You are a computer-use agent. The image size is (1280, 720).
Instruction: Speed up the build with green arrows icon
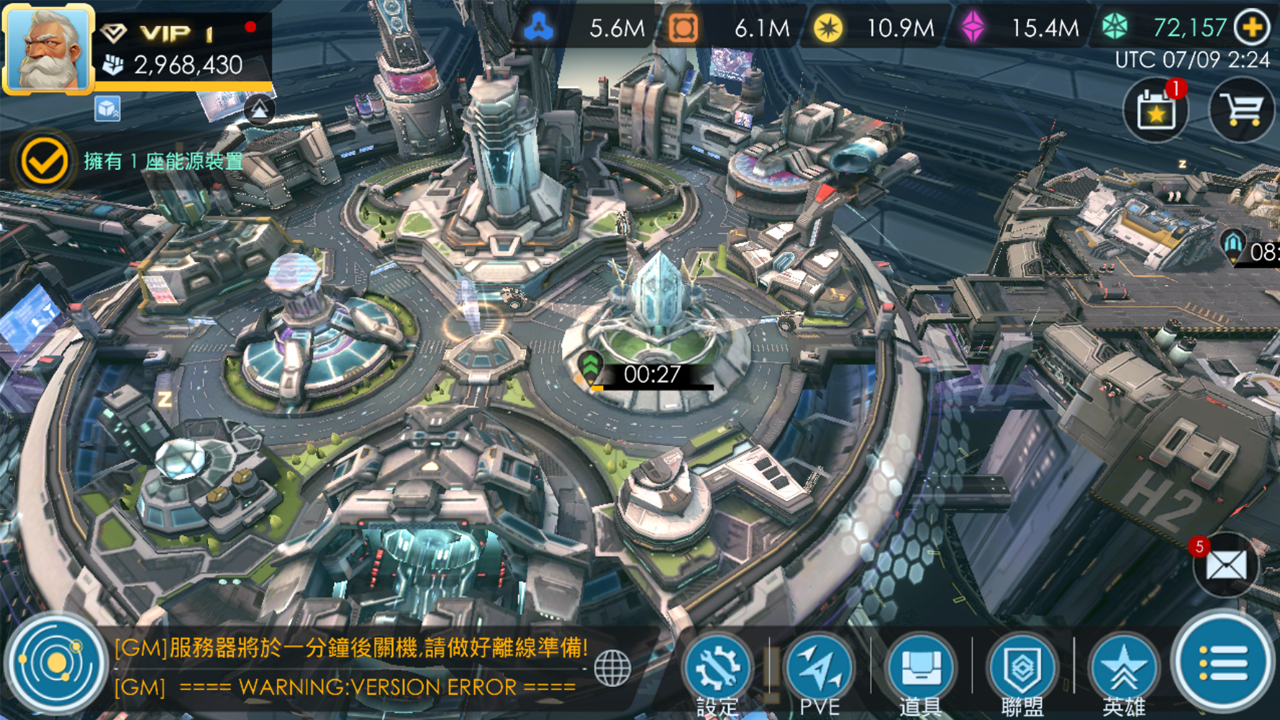click(592, 366)
